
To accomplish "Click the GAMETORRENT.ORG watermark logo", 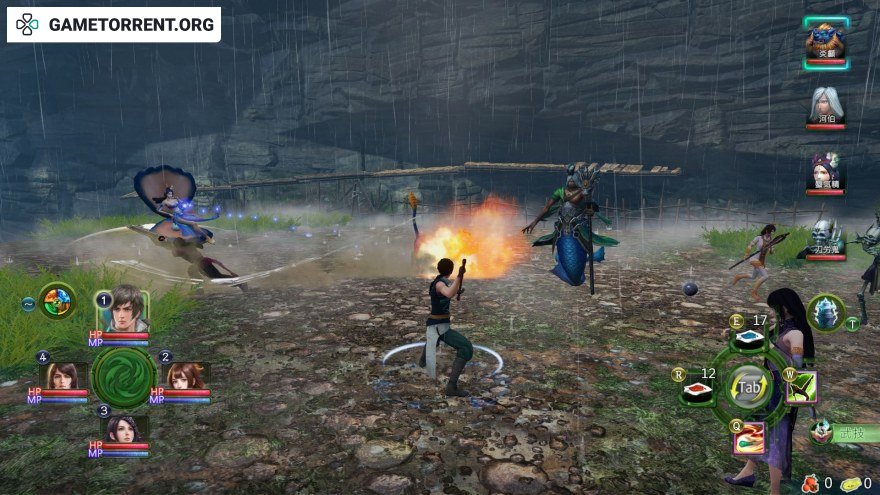I will point(114,24).
